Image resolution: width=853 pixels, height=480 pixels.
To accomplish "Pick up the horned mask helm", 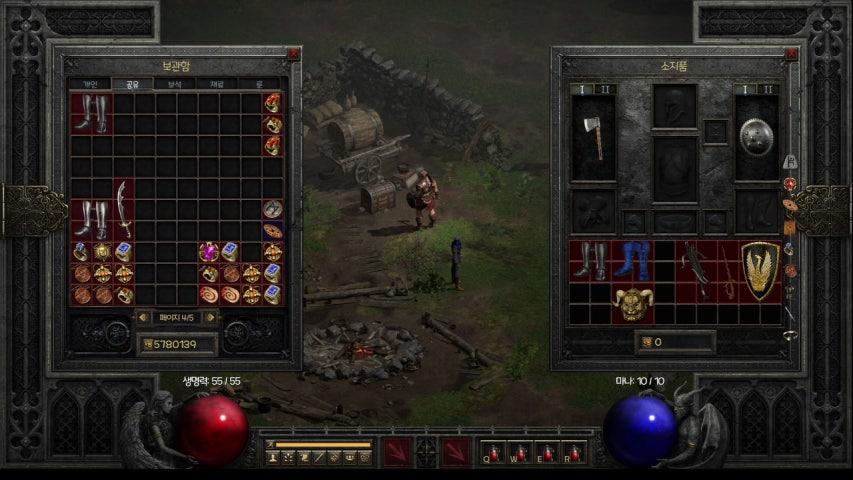I will [633, 303].
